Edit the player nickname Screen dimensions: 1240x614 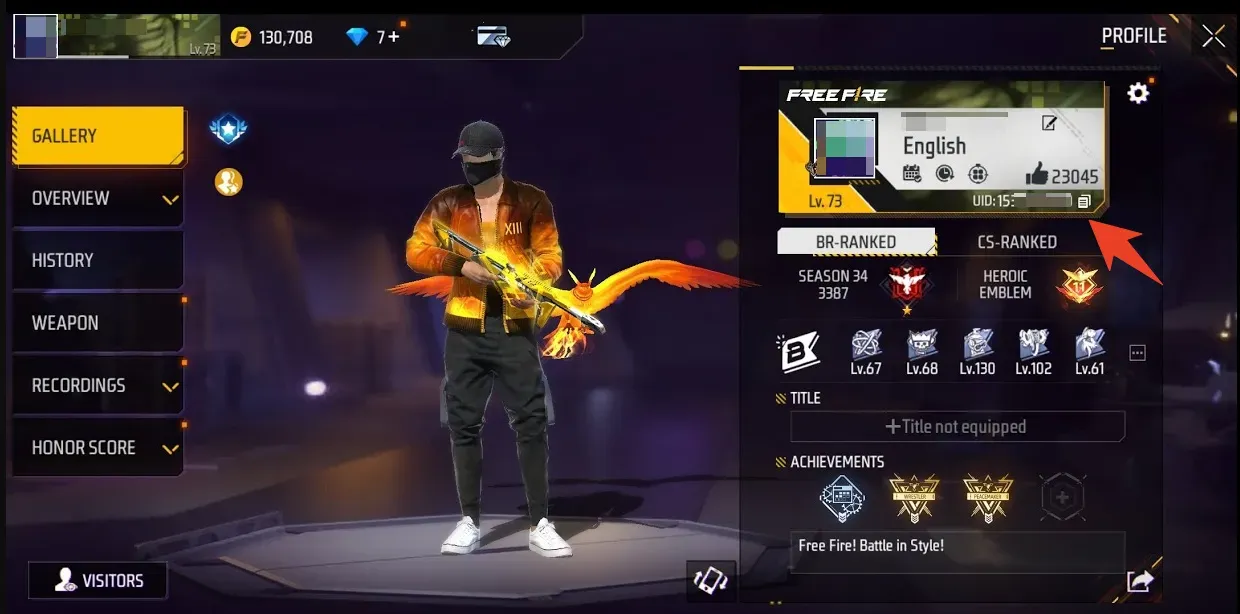pyautogui.click(x=1049, y=123)
